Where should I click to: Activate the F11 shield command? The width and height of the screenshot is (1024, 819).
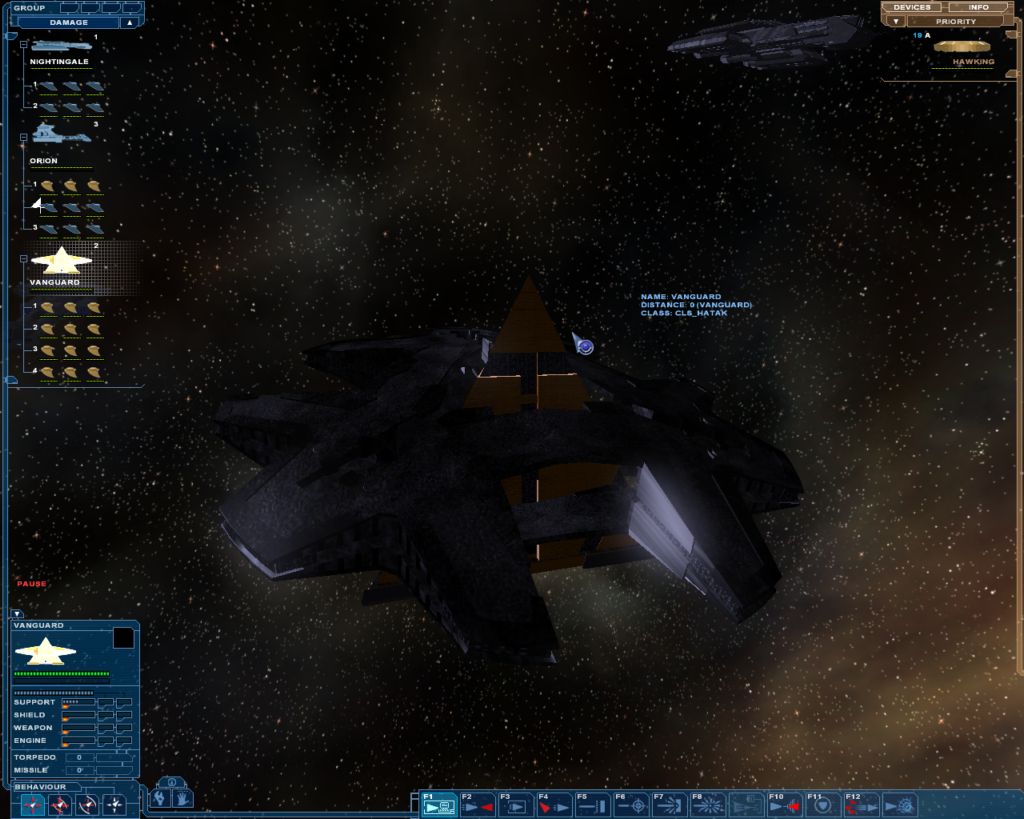tap(822, 805)
